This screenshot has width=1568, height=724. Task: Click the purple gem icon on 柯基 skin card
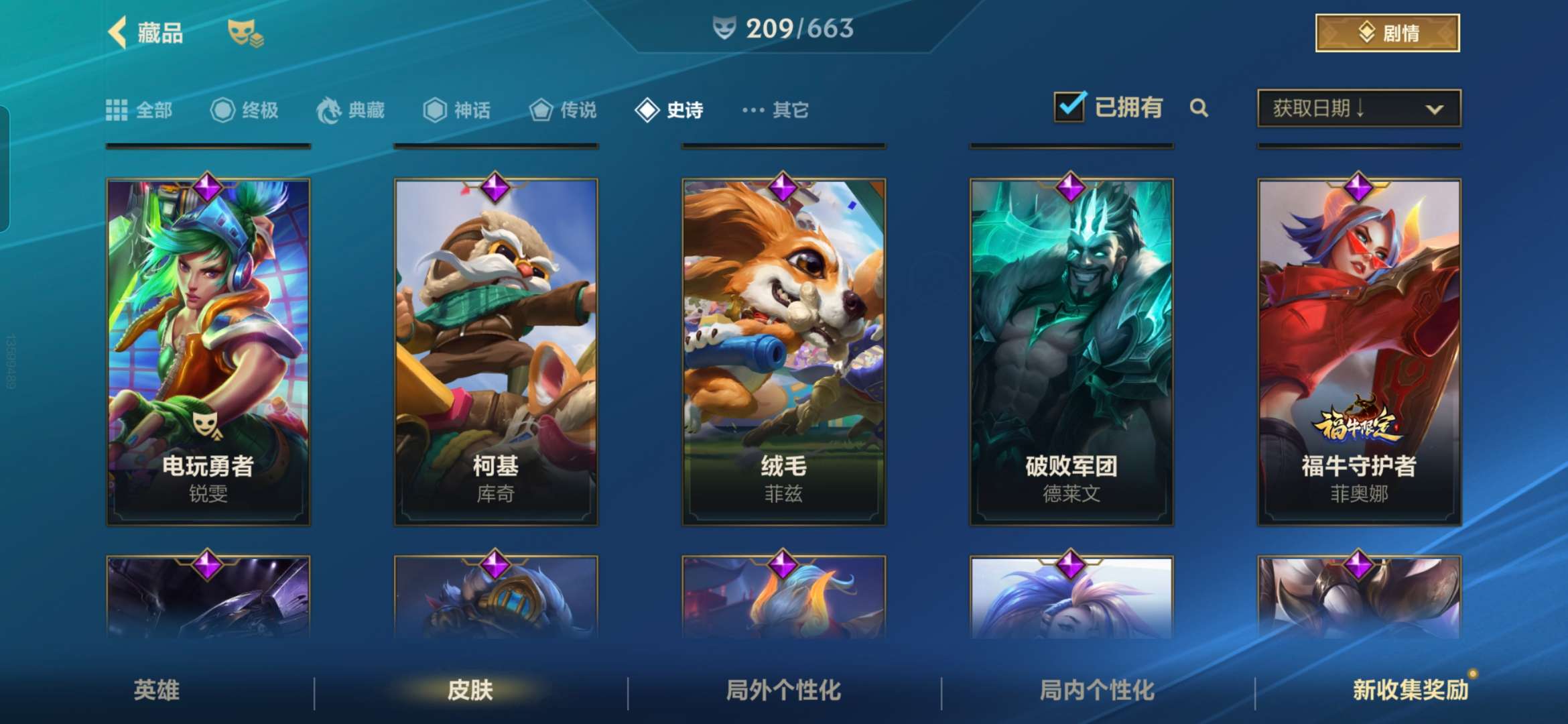click(x=495, y=189)
